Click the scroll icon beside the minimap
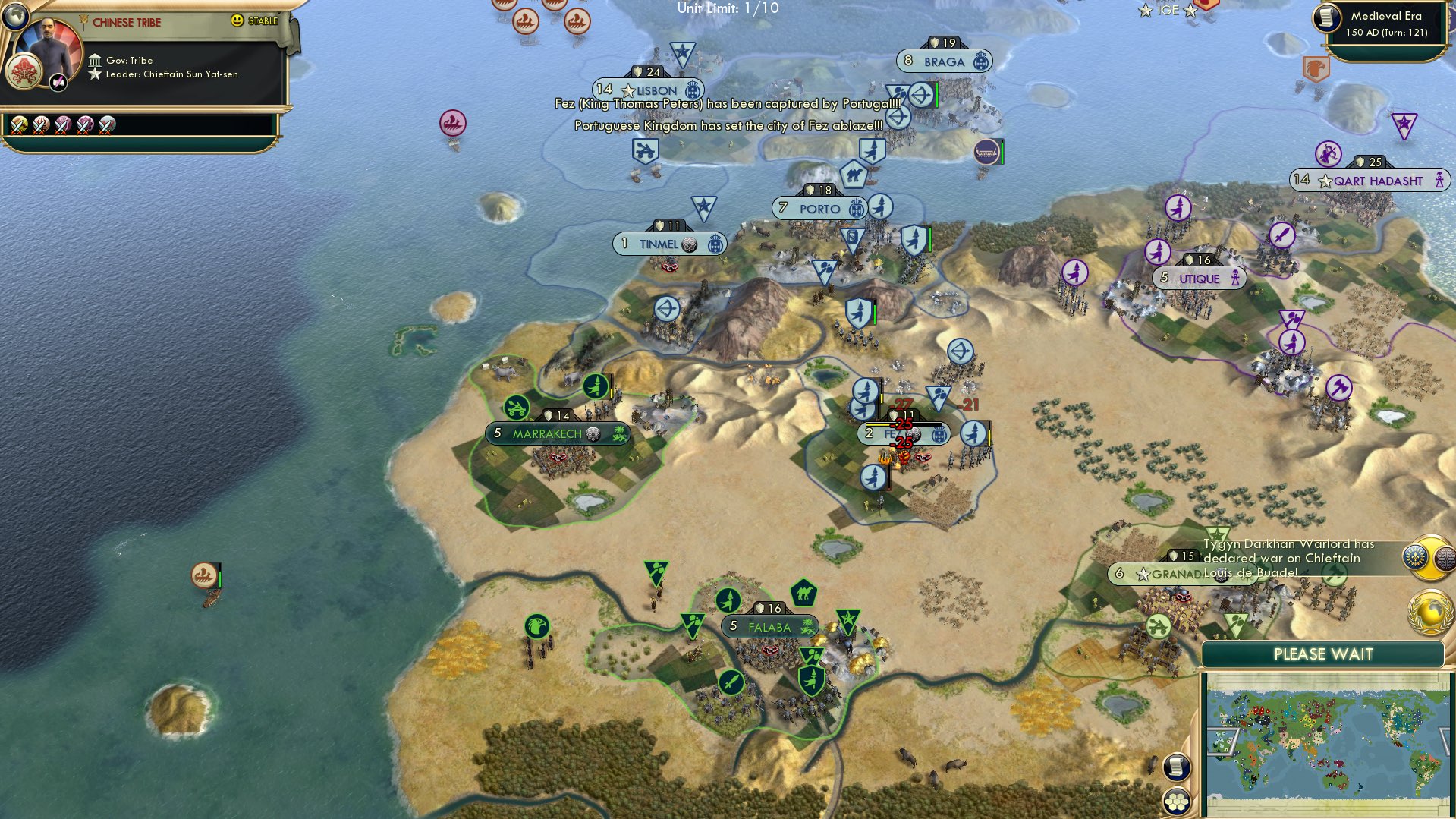 pyautogui.click(x=1175, y=767)
